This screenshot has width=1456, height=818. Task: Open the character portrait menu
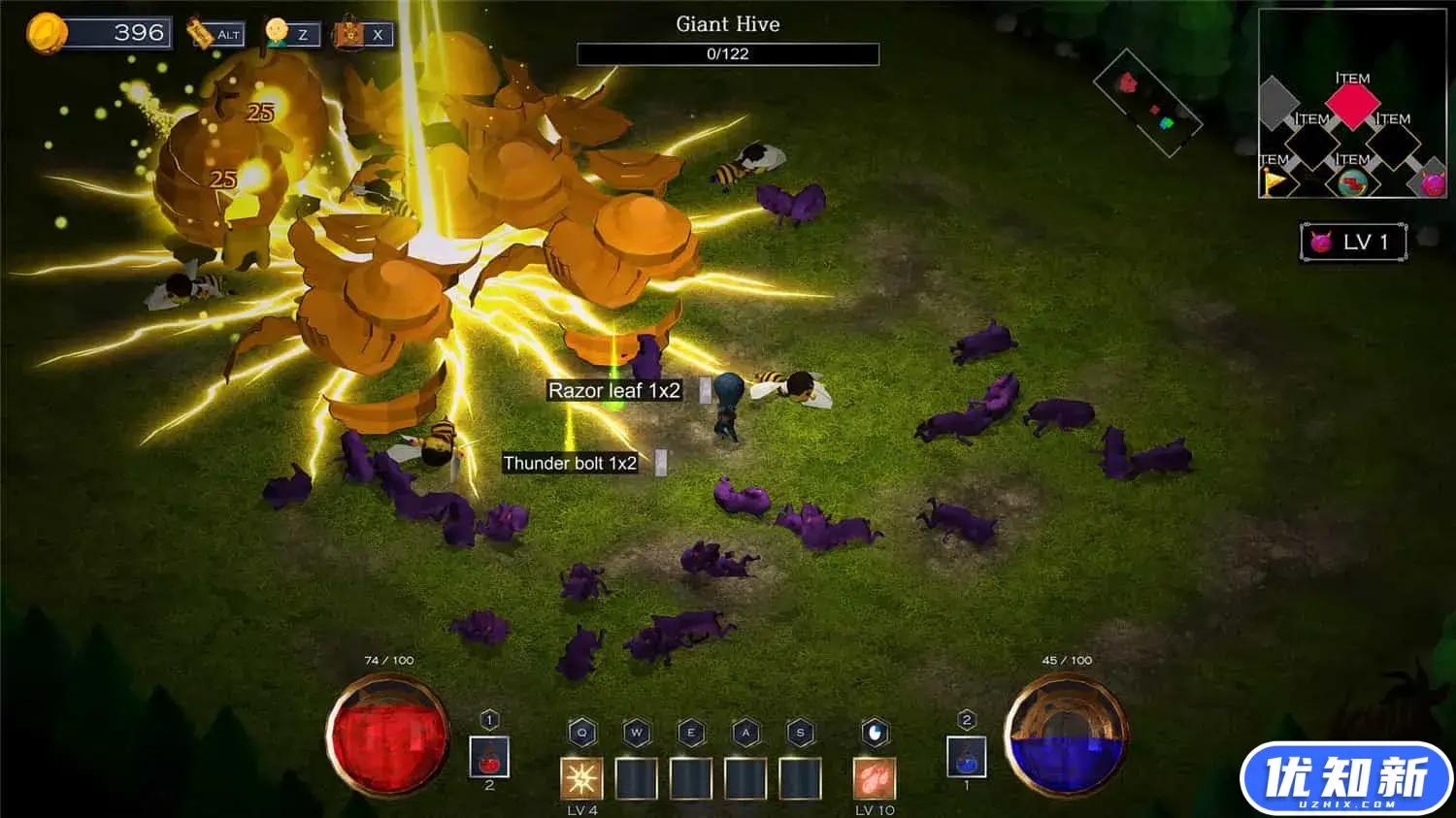point(278,33)
